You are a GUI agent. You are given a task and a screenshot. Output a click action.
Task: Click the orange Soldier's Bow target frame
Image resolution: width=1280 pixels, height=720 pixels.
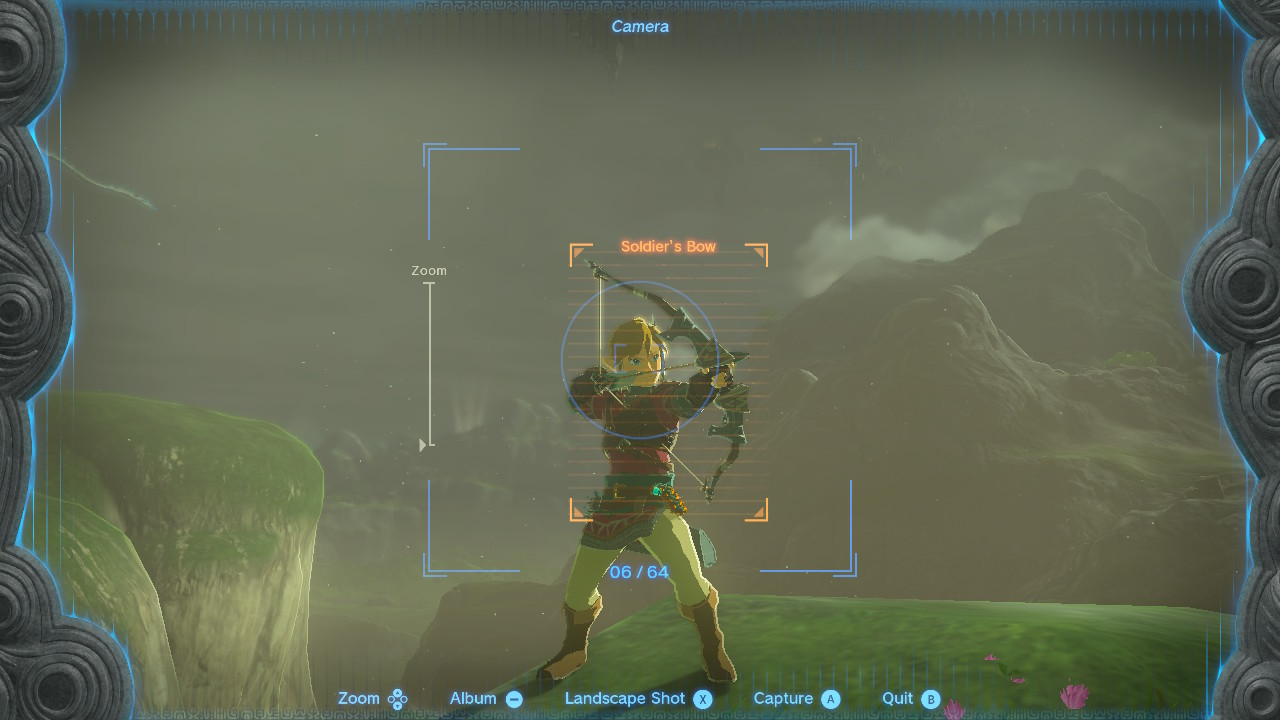(x=668, y=380)
